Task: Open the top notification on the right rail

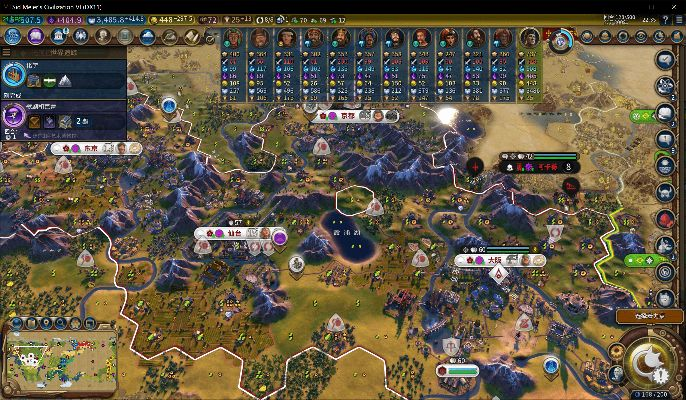Action: (x=665, y=60)
